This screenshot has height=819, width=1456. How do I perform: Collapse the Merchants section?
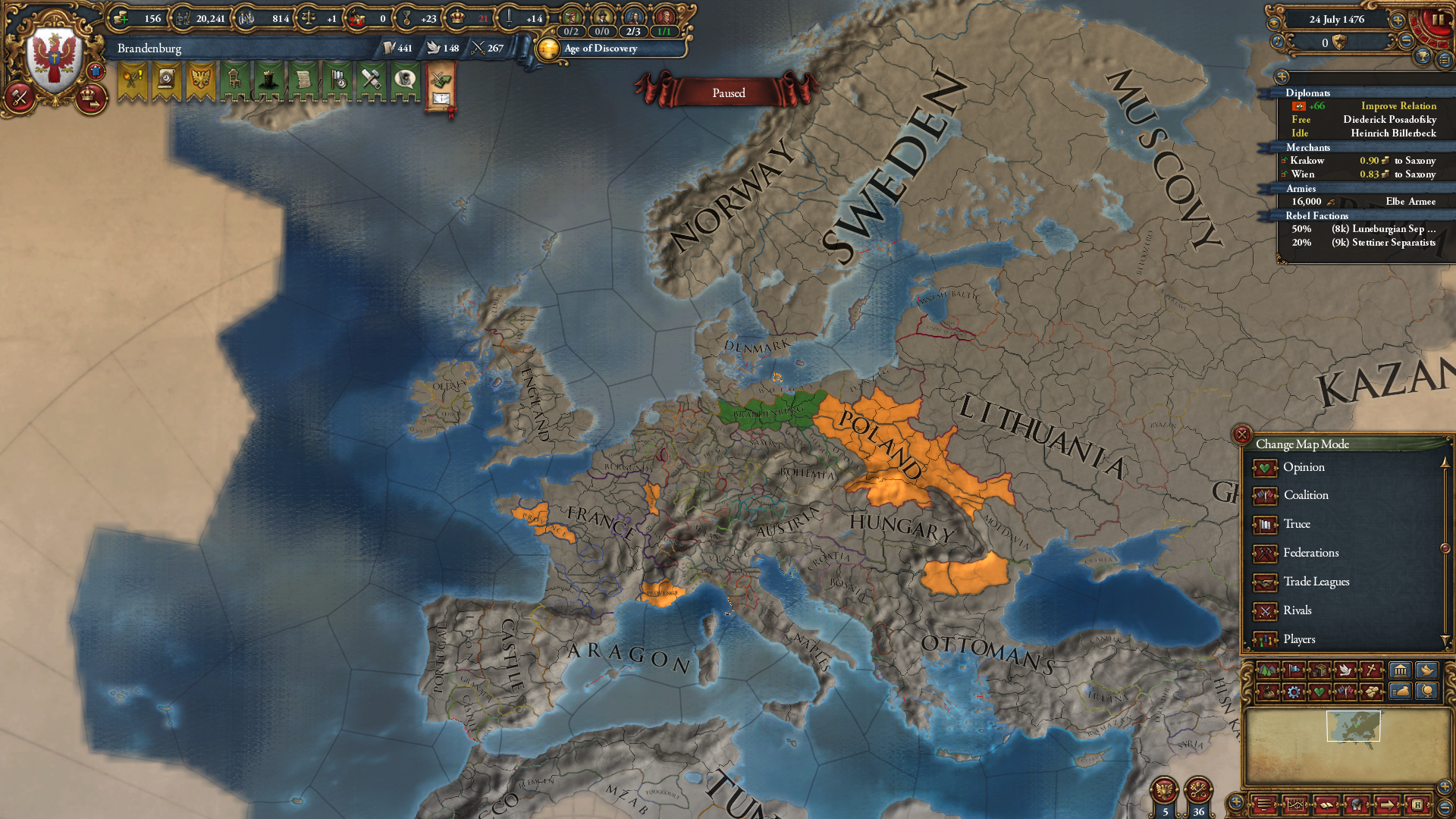1309,147
